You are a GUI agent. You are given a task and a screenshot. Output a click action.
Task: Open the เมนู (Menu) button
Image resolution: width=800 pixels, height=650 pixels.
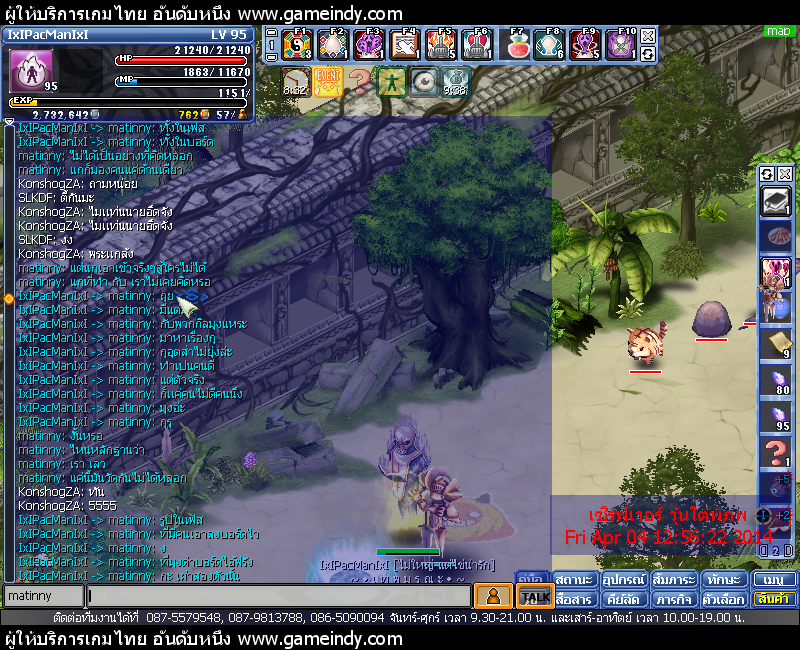click(x=775, y=580)
